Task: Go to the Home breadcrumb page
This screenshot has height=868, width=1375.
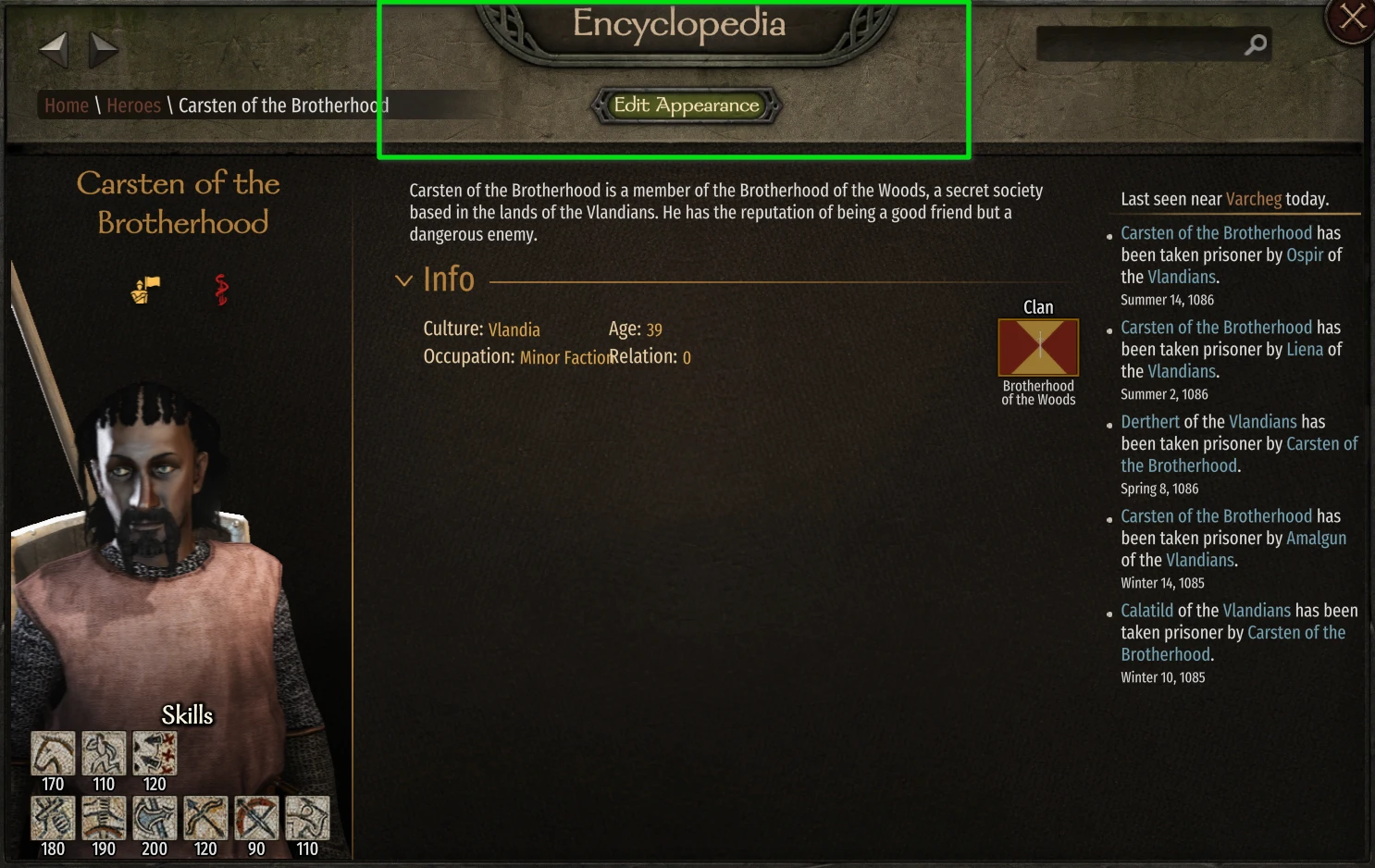Action: 66,105
